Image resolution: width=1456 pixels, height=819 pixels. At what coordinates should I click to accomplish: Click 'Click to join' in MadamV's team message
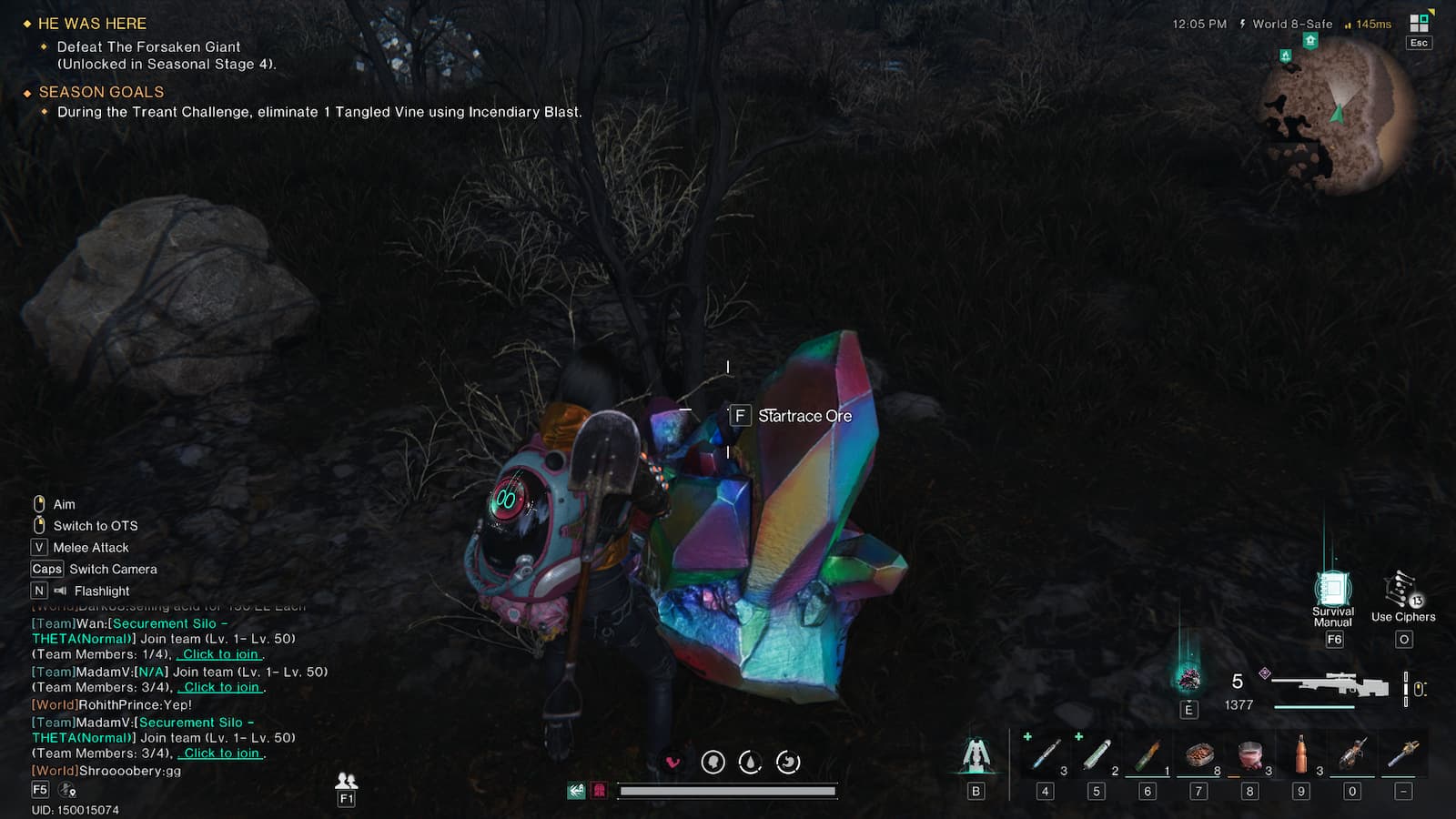(x=218, y=687)
